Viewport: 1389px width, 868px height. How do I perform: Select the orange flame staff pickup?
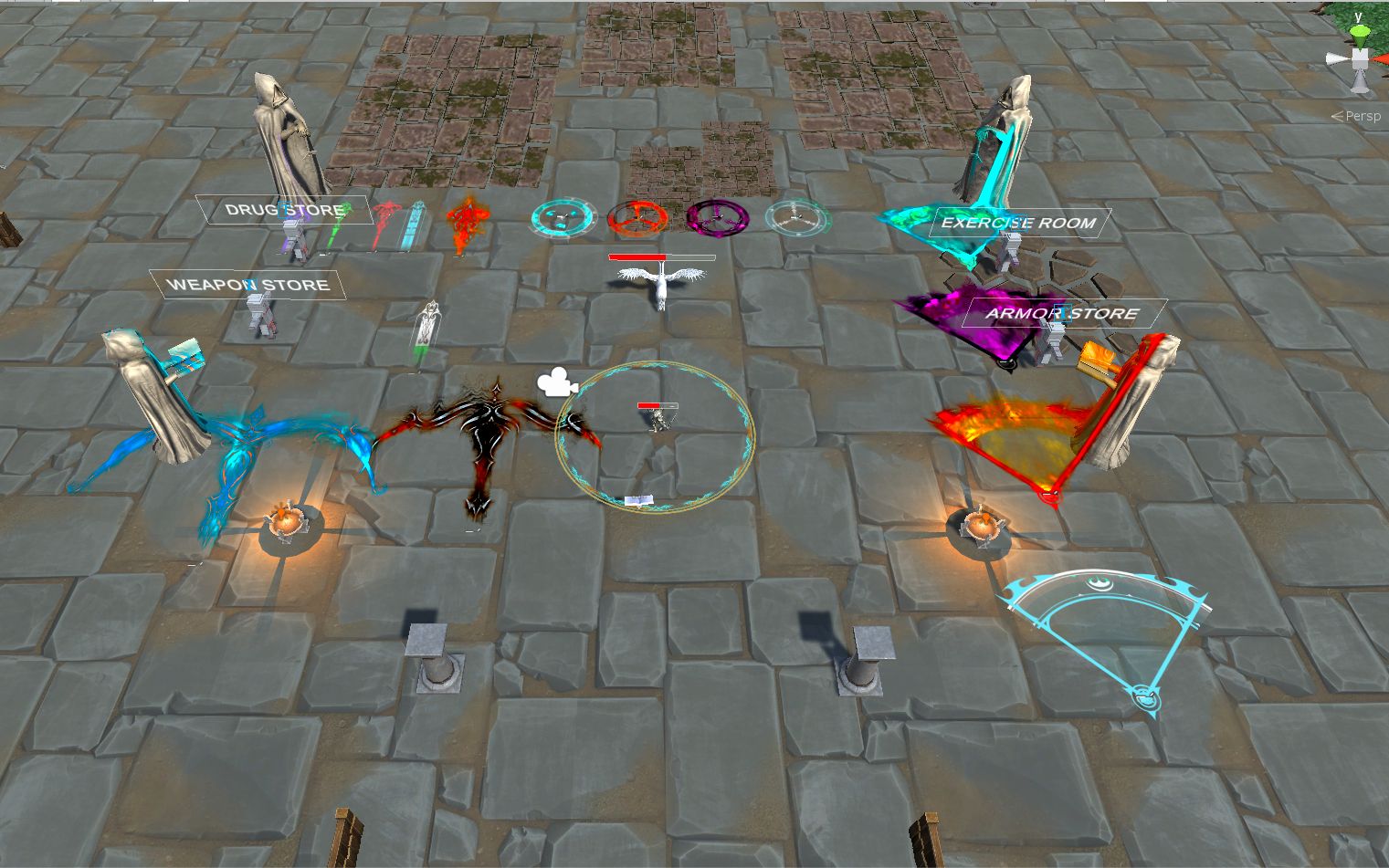click(466, 224)
